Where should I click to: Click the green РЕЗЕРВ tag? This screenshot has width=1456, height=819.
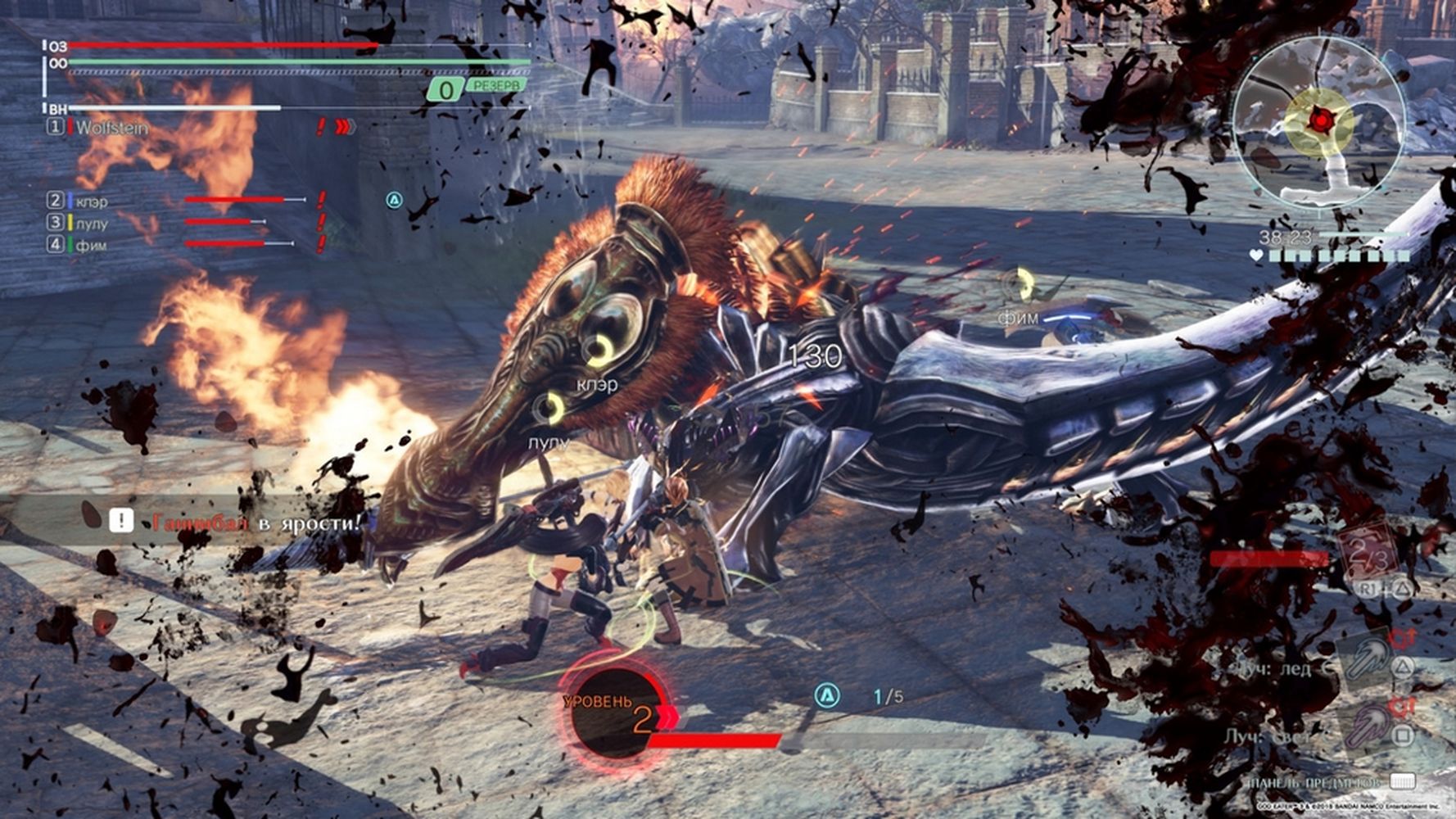[495, 85]
